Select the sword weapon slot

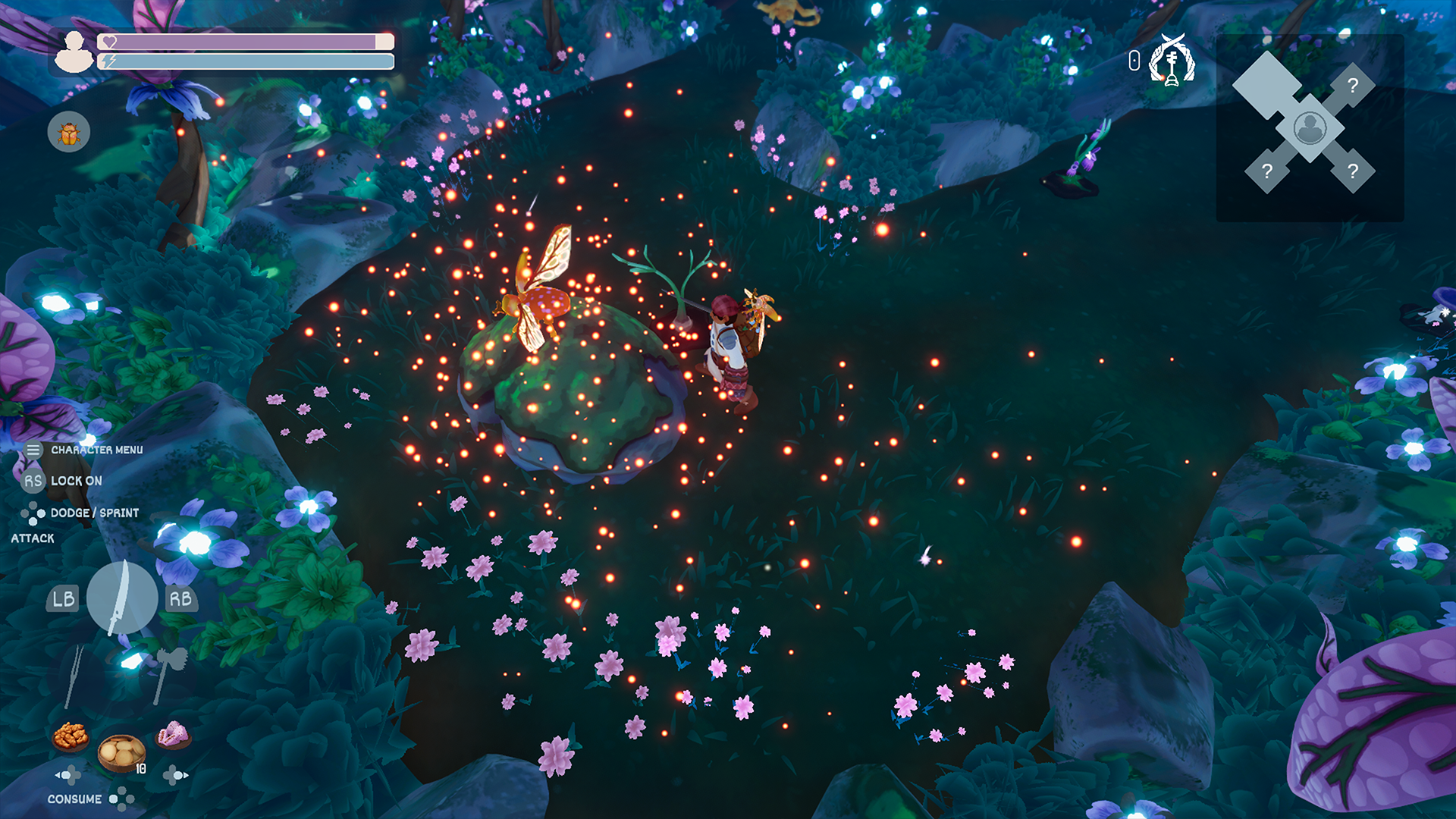pyautogui.click(x=122, y=598)
